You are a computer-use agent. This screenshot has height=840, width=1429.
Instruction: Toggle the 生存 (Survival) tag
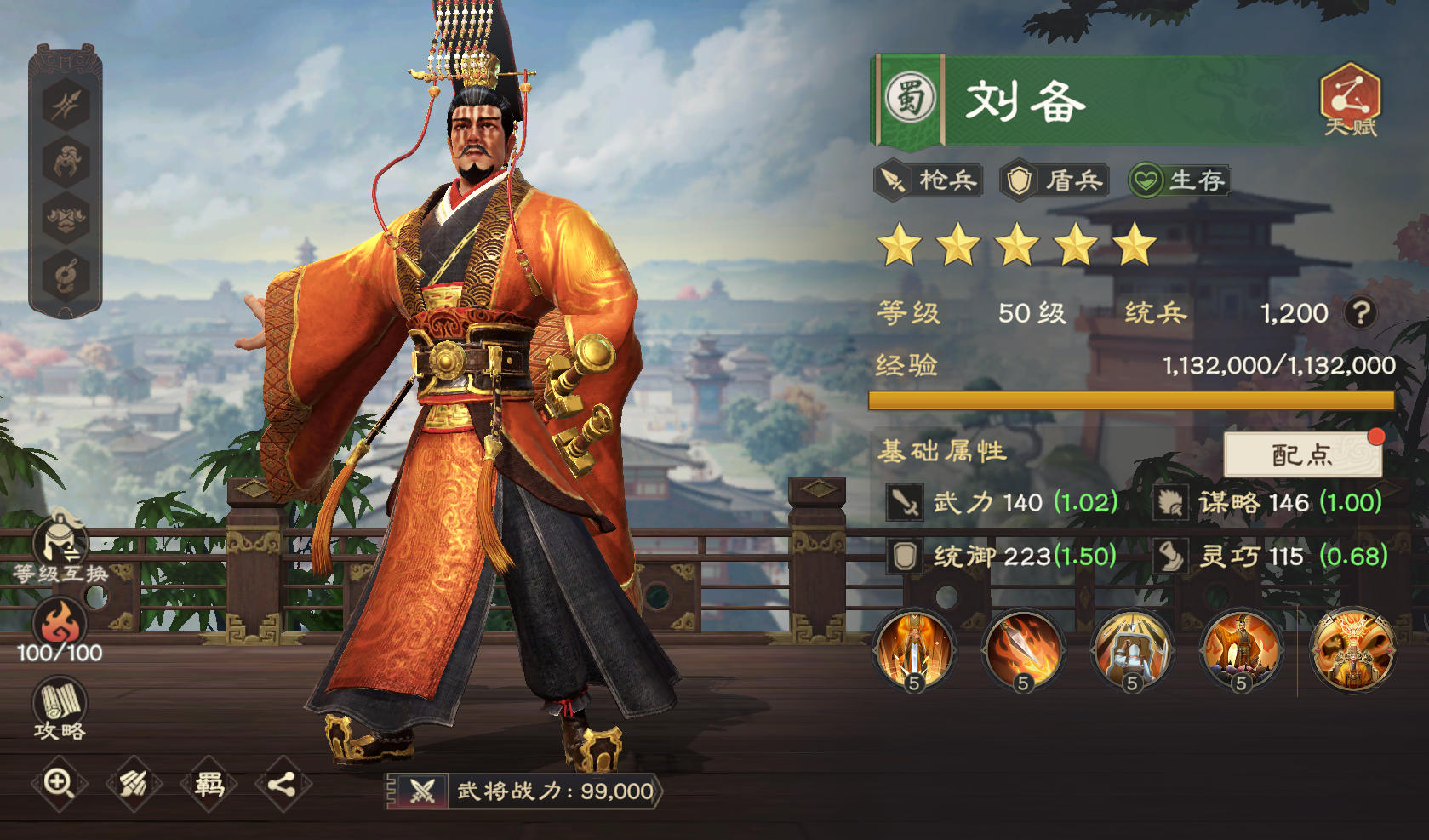(x=1180, y=180)
